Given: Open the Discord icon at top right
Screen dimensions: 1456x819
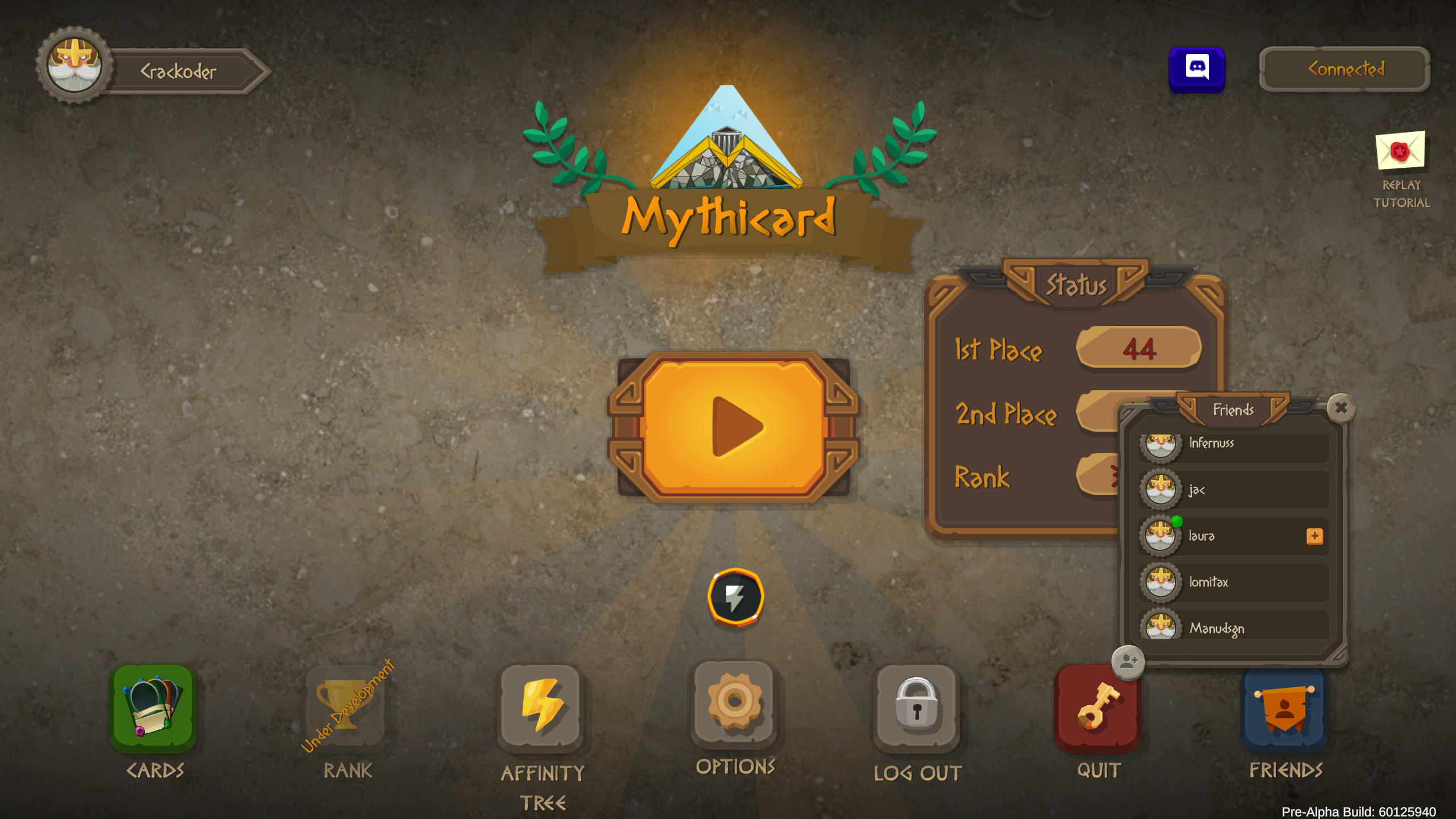Looking at the screenshot, I should pyautogui.click(x=1197, y=69).
